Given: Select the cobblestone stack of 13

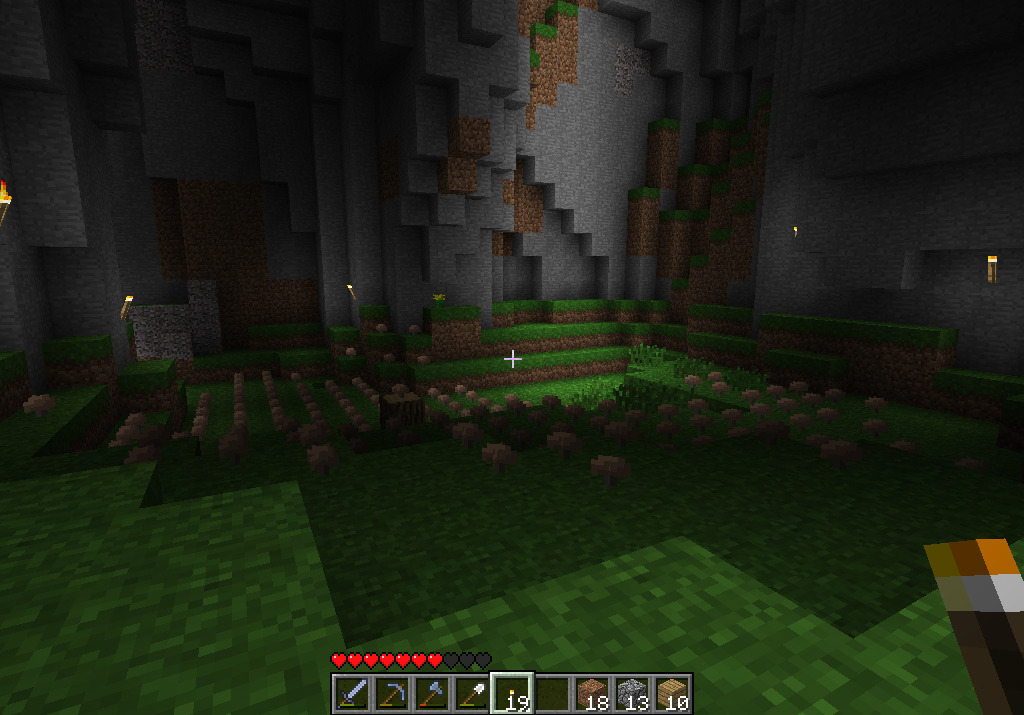Looking at the screenshot, I should 632,693.
